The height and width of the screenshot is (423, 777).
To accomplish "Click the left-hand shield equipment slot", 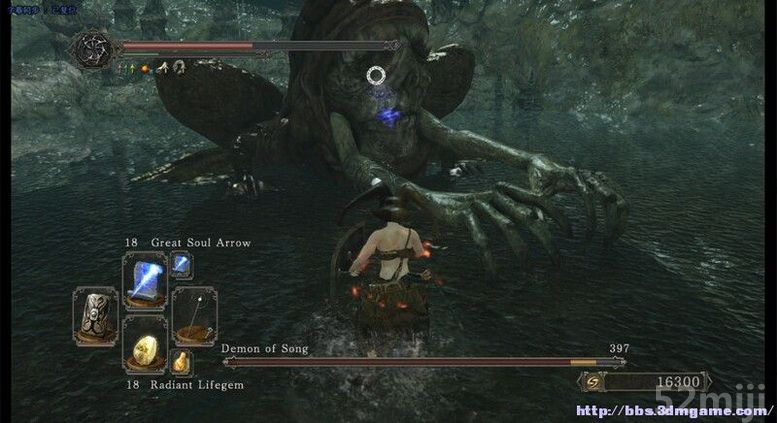I will pyautogui.click(x=95, y=315).
